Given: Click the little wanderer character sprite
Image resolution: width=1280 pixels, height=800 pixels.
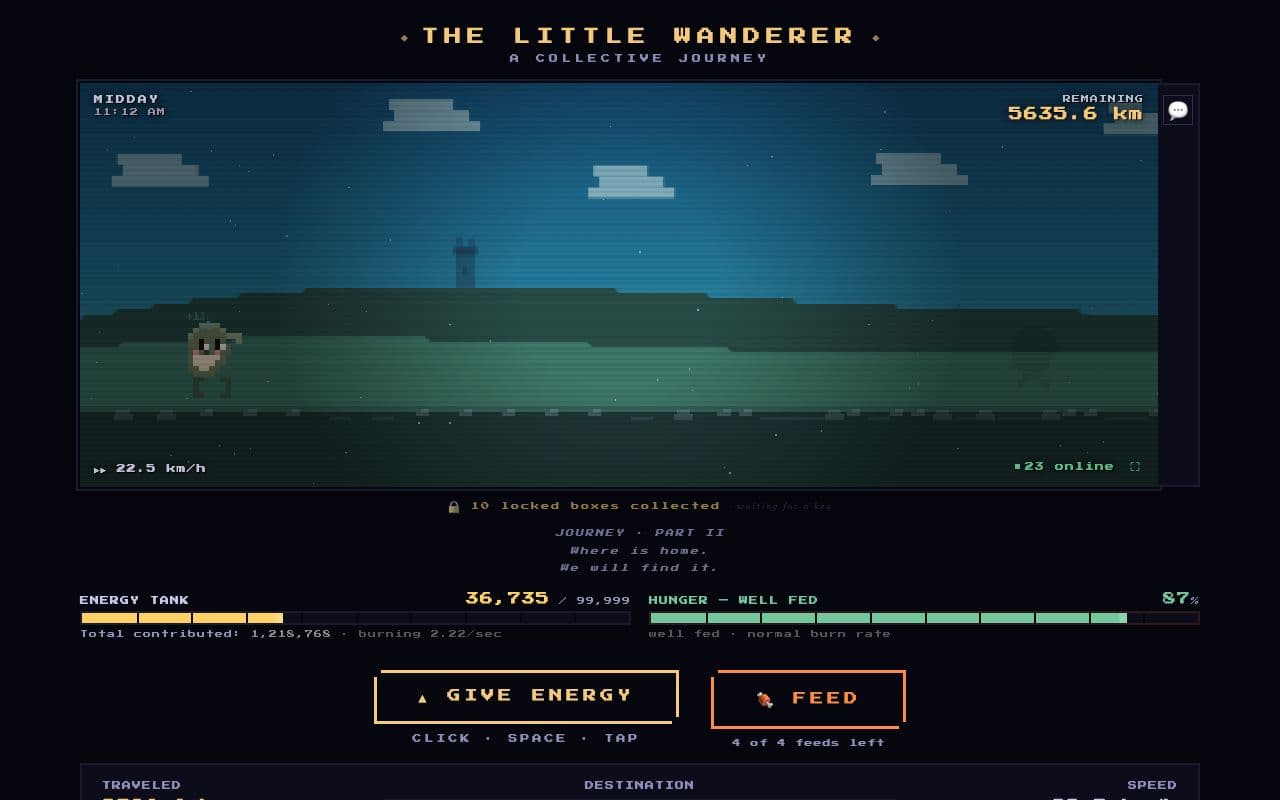Looking at the screenshot, I should tap(207, 355).
